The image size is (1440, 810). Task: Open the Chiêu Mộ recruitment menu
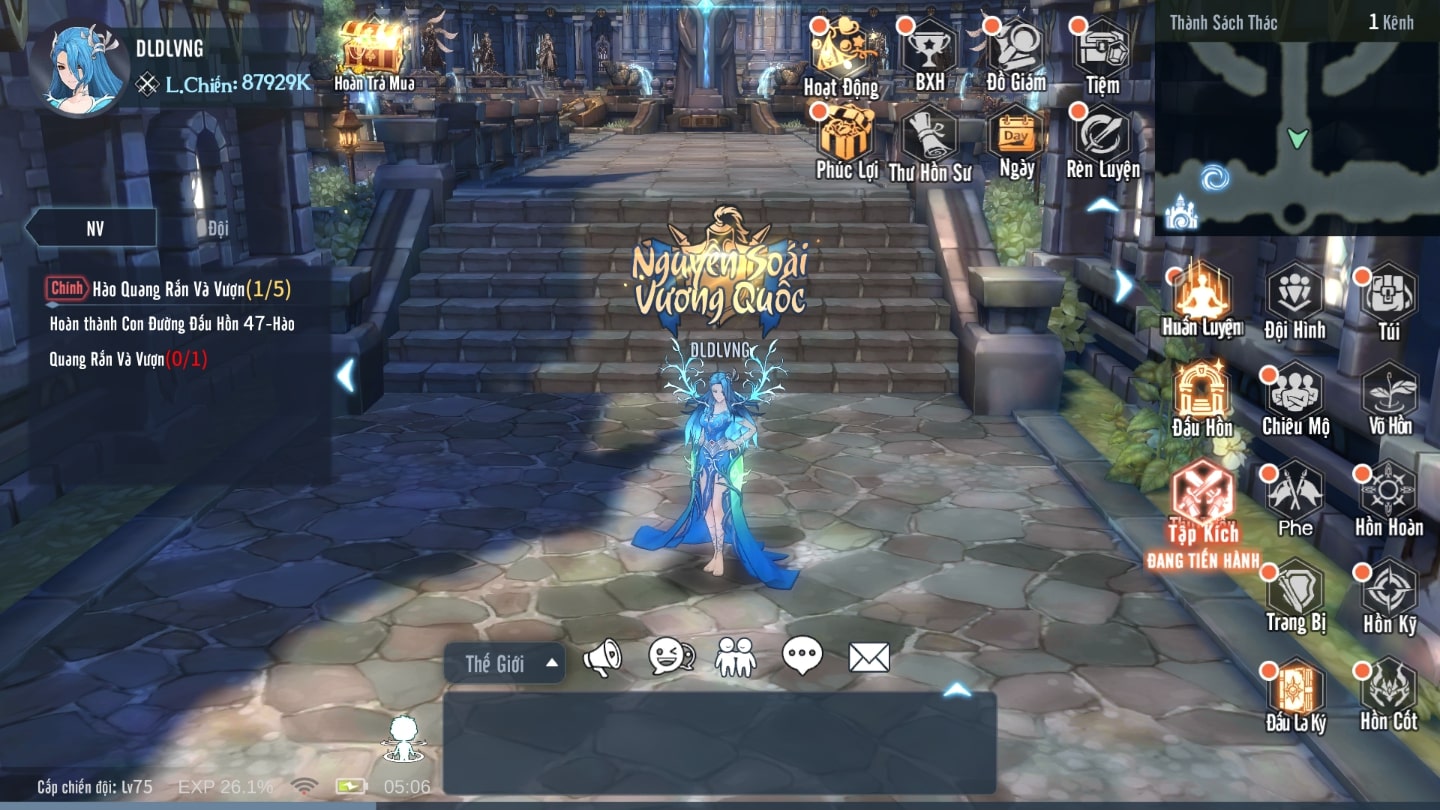1295,393
